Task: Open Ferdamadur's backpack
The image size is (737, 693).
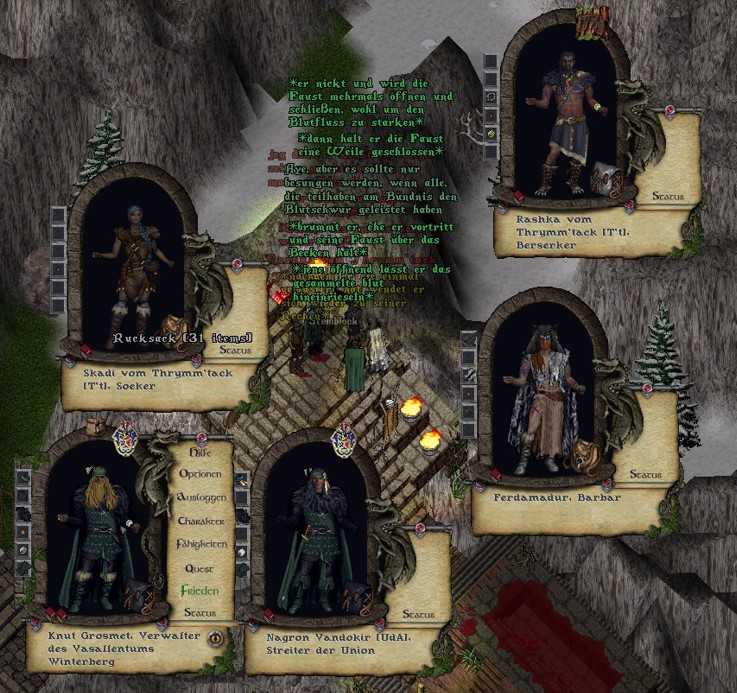Action: [x=582, y=458]
